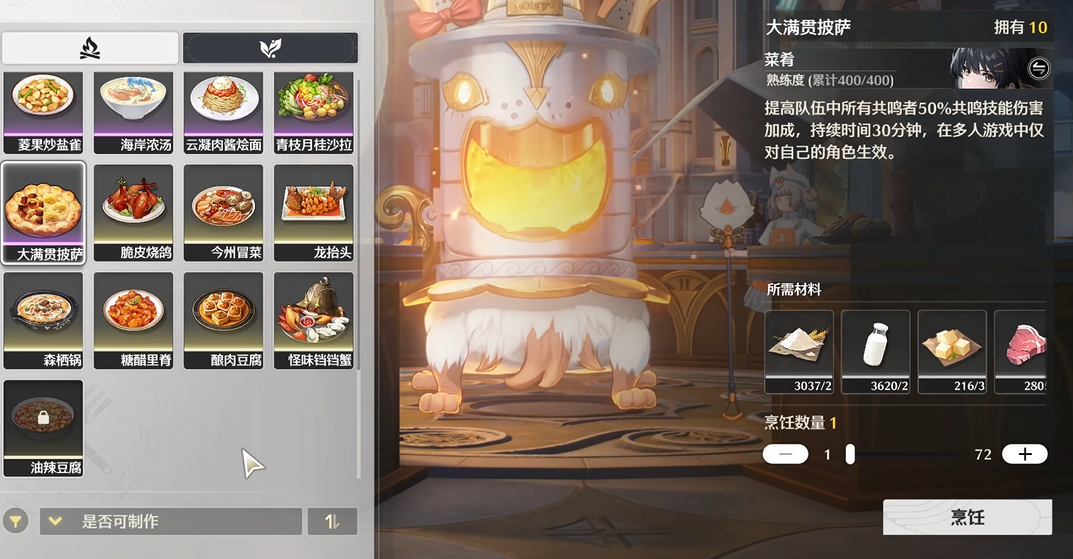
Task: Select the 酿肉豆腐 recipe
Action: click(224, 320)
